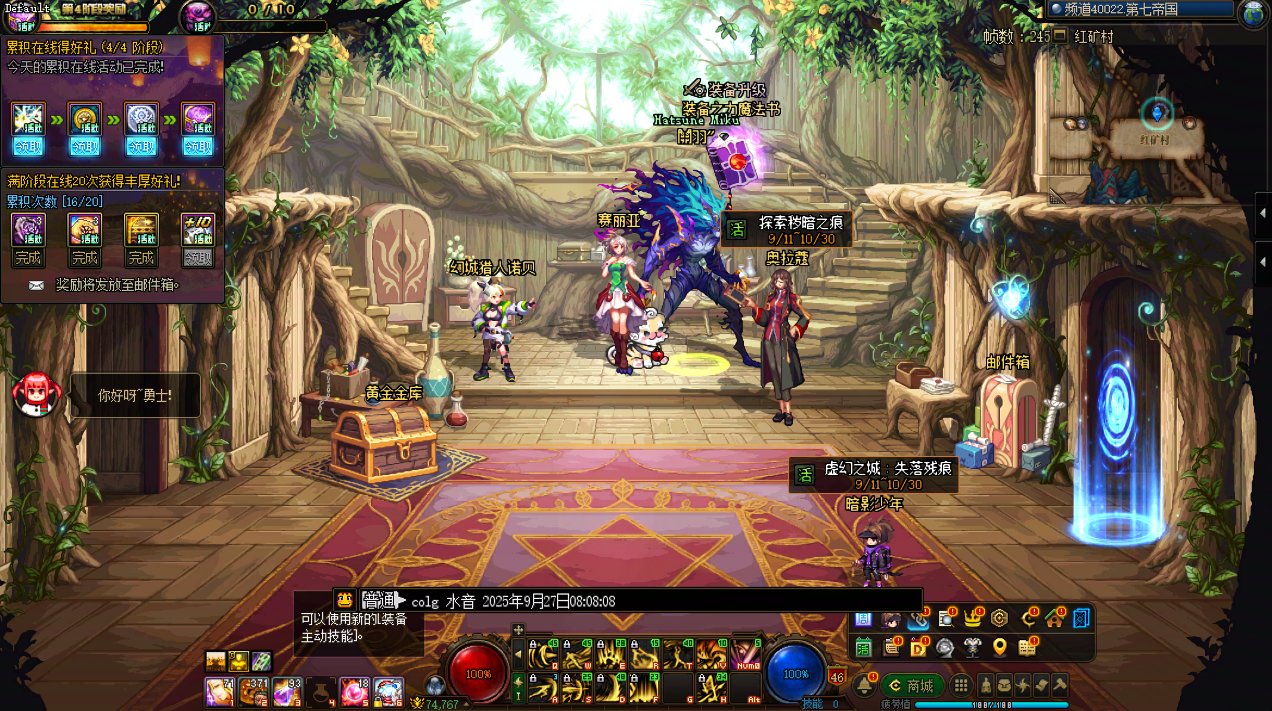Toggle the minimap size button beside 红矿村
The width and height of the screenshot is (1272, 711).
[1060, 36]
